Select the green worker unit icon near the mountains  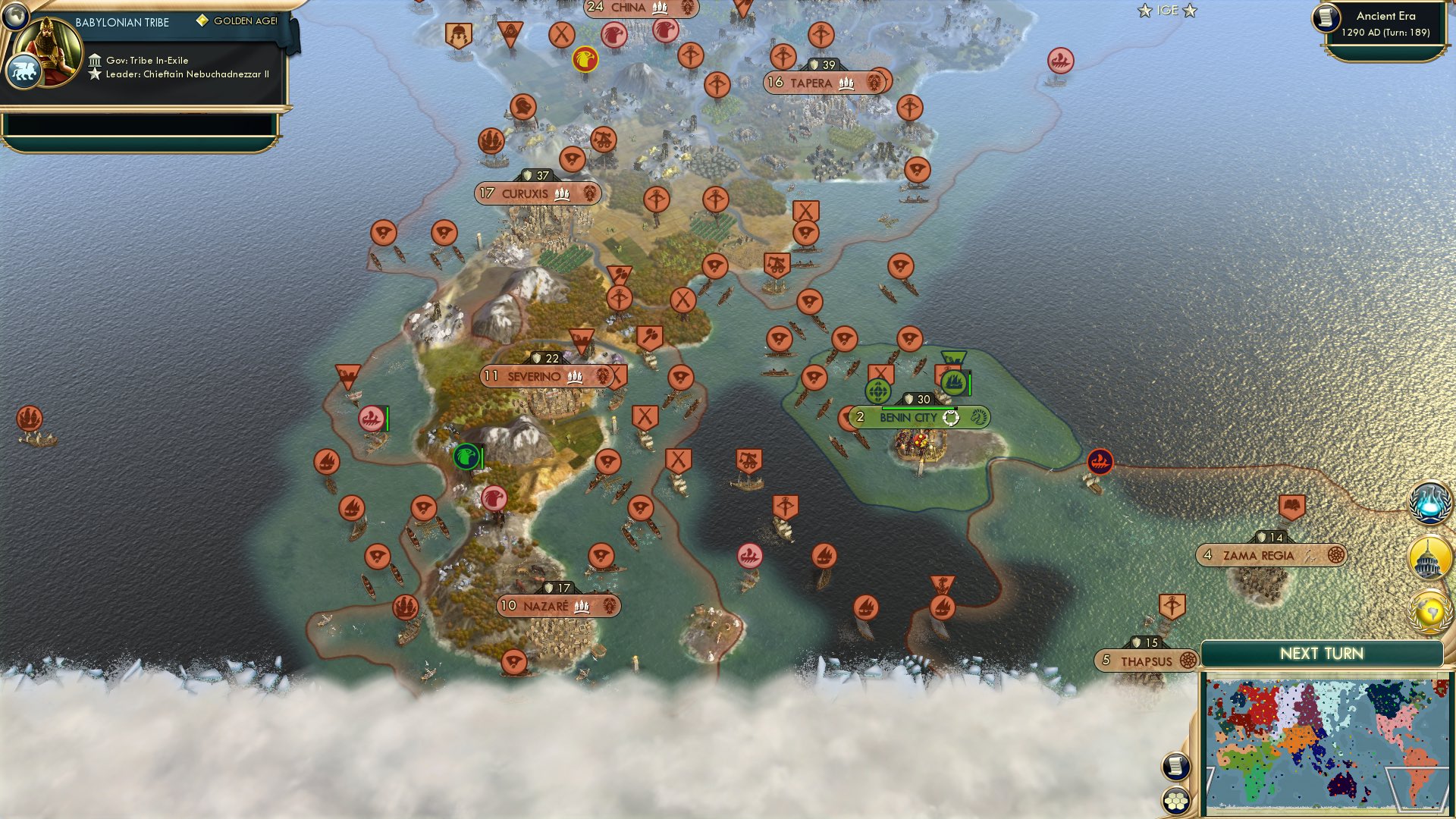[464, 456]
